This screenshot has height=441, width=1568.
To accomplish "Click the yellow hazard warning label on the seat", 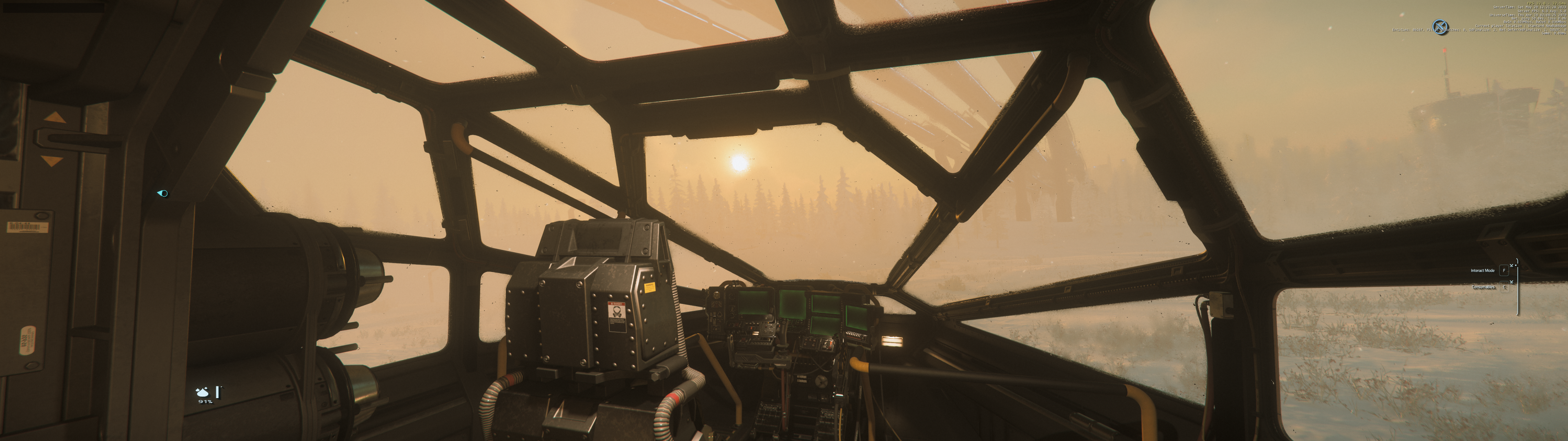I will pyautogui.click(x=650, y=287).
